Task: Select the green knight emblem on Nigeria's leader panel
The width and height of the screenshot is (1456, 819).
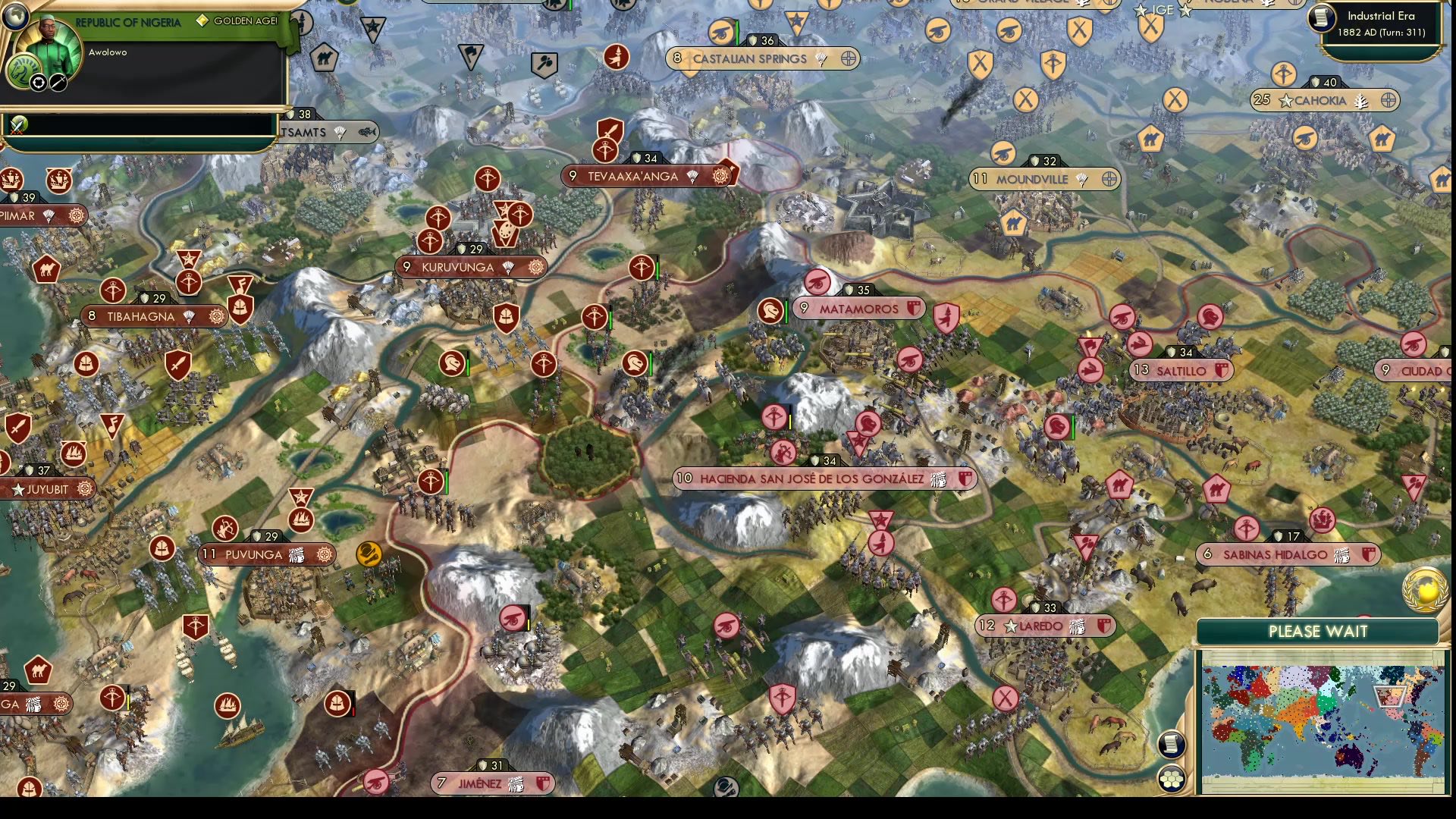Action: pyautogui.click(x=24, y=71)
